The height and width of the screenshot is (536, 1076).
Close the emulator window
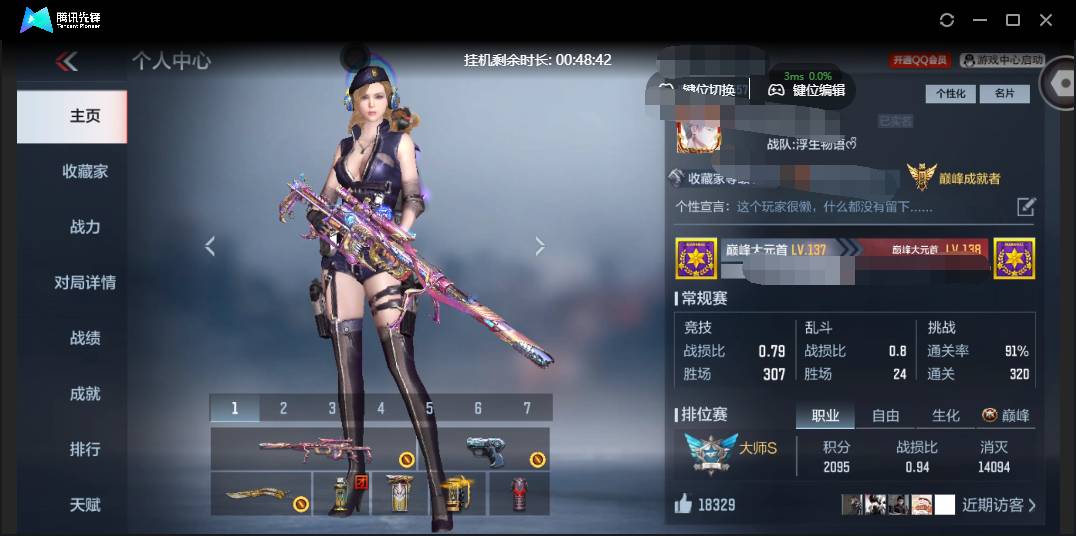(x=1046, y=20)
